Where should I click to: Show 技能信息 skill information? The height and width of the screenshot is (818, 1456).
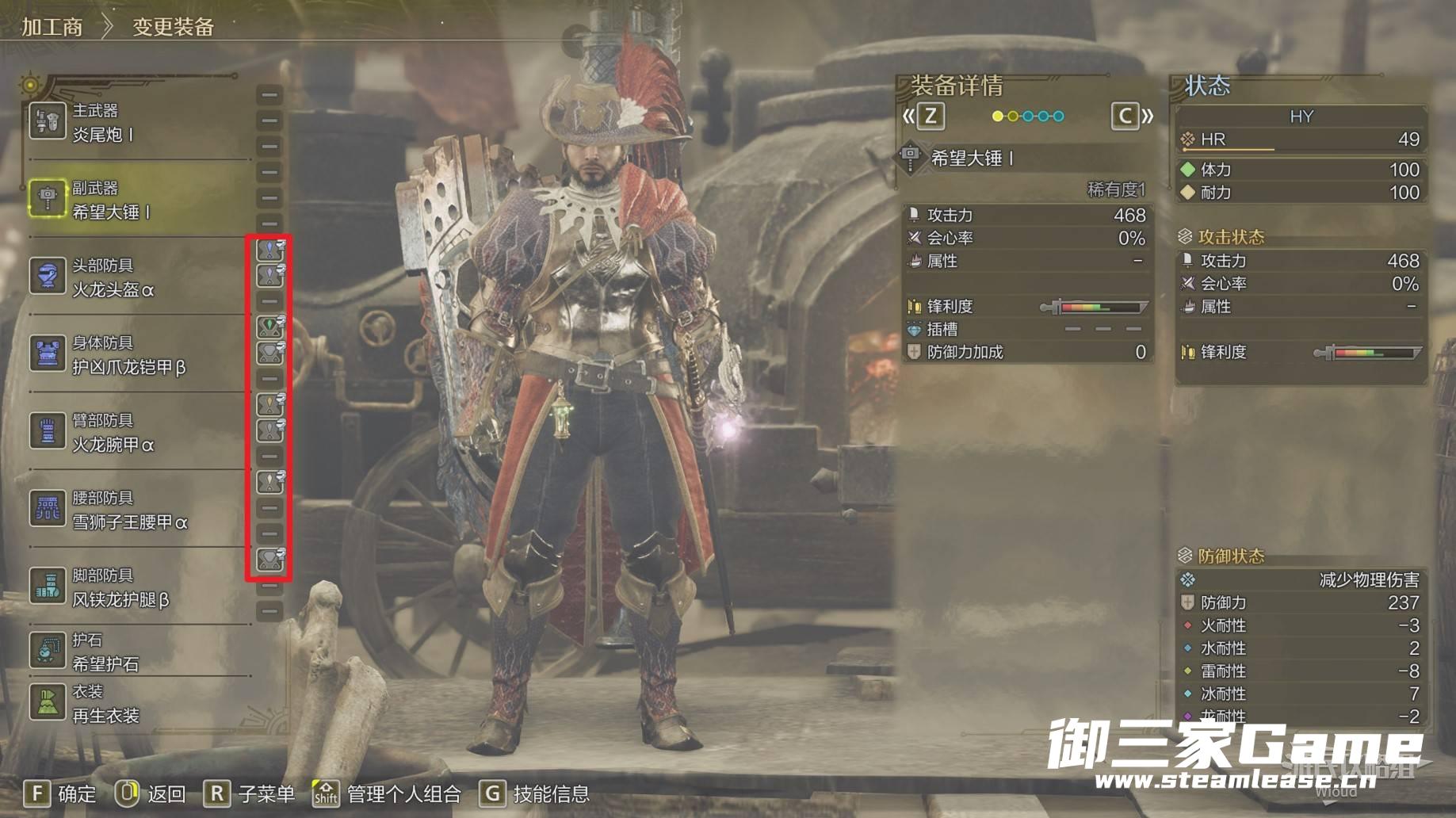click(x=535, y=793)
